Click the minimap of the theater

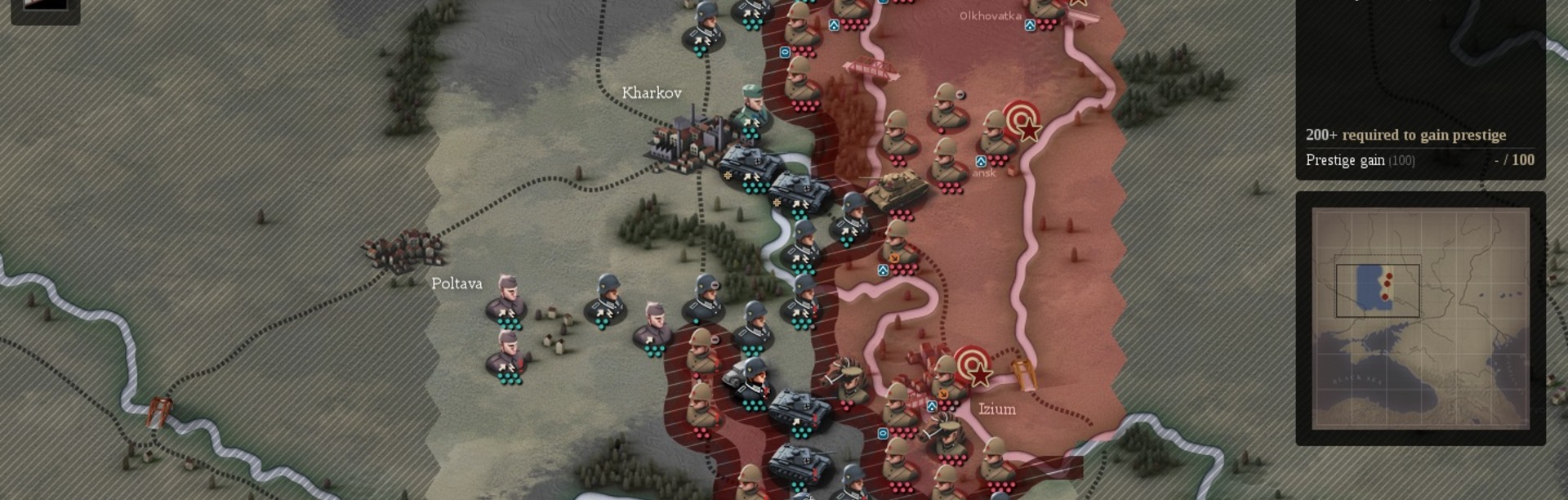(1420, 318)
